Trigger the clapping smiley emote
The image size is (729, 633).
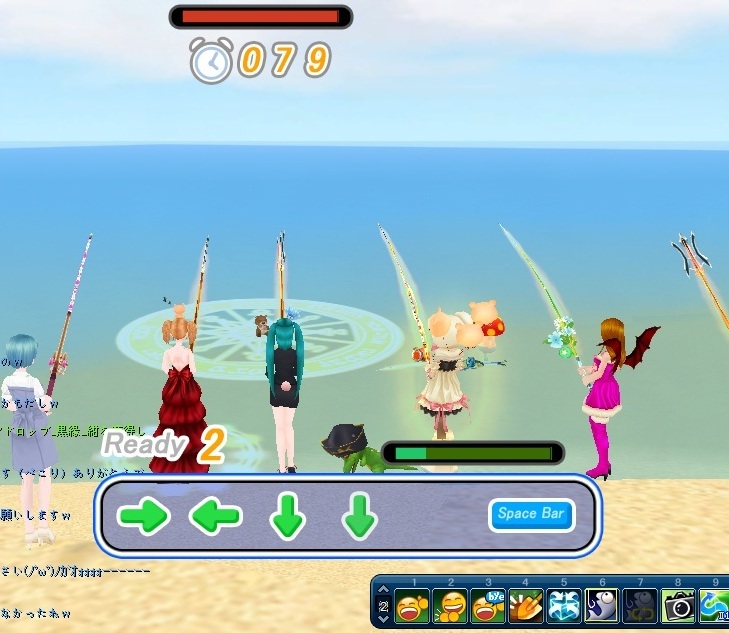(451, 607)
